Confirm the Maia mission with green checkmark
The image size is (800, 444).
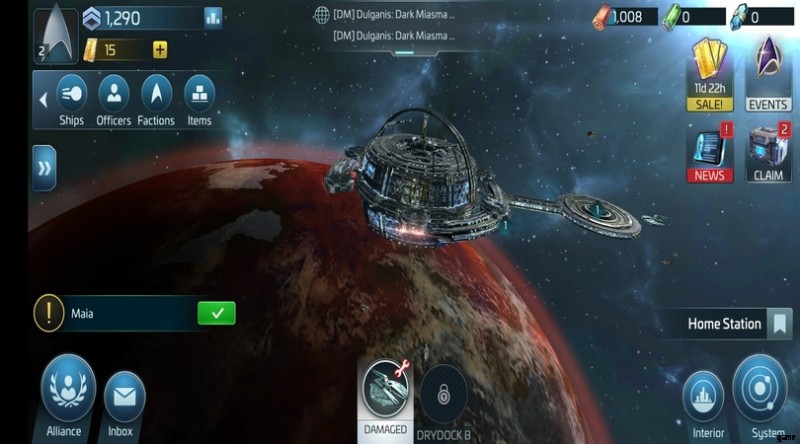click(x=216, y=313)
